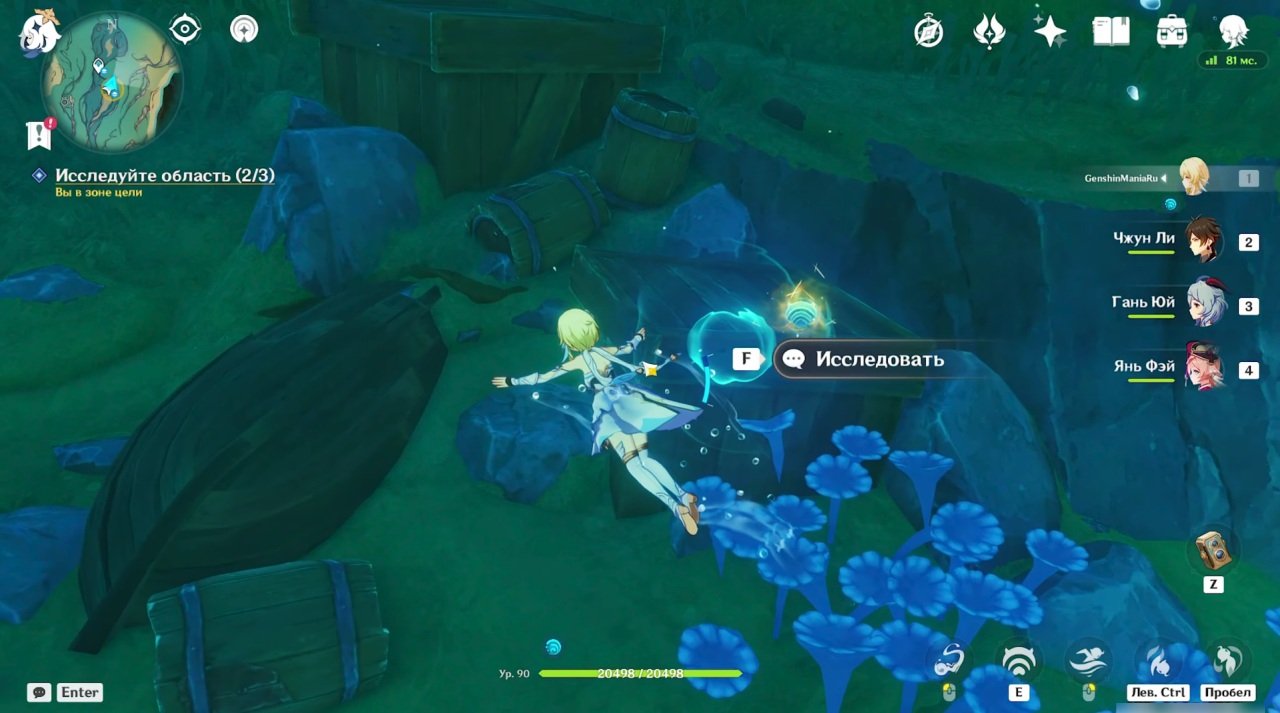The image size is (1280, 713).
Task: Open the open-book handbook icon
Action: [1110, 32]
